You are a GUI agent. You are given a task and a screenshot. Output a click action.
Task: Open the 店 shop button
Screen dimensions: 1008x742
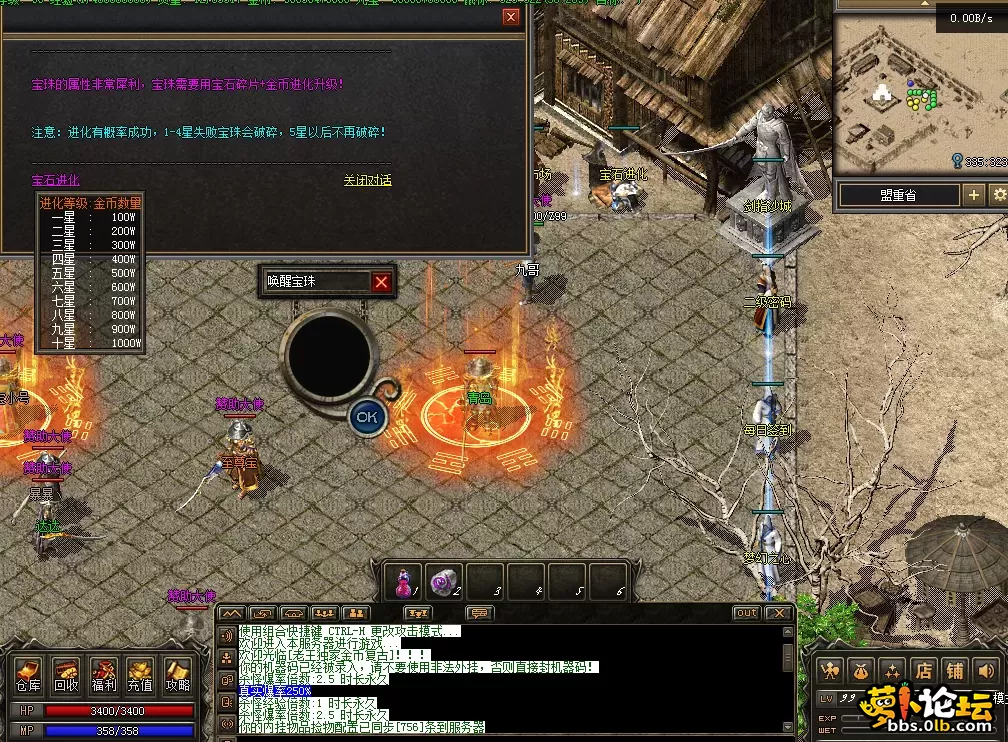point(925,671)
